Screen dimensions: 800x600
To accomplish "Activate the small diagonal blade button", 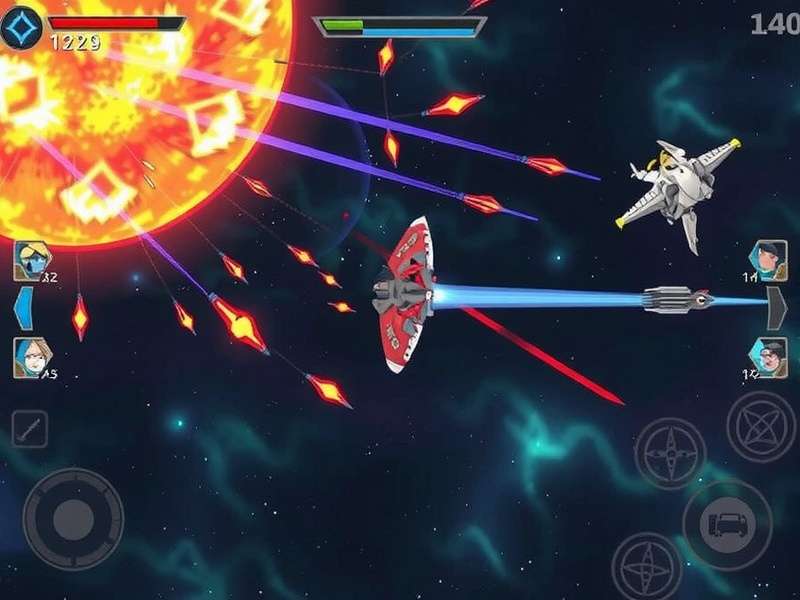I will click(x=29, y=429).
